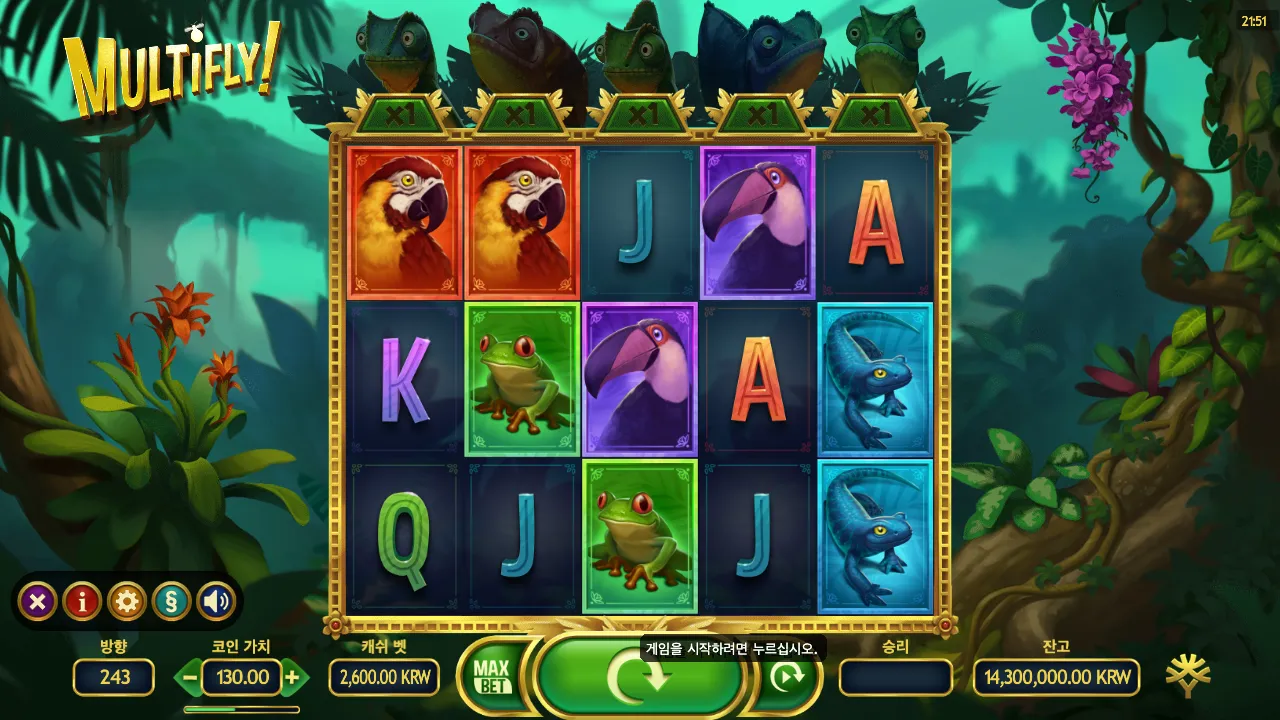Toggle sound with the speaker icon
The height and width of the screenshot is (720, 1280).
pyautogui.click(x=216, y=601)
